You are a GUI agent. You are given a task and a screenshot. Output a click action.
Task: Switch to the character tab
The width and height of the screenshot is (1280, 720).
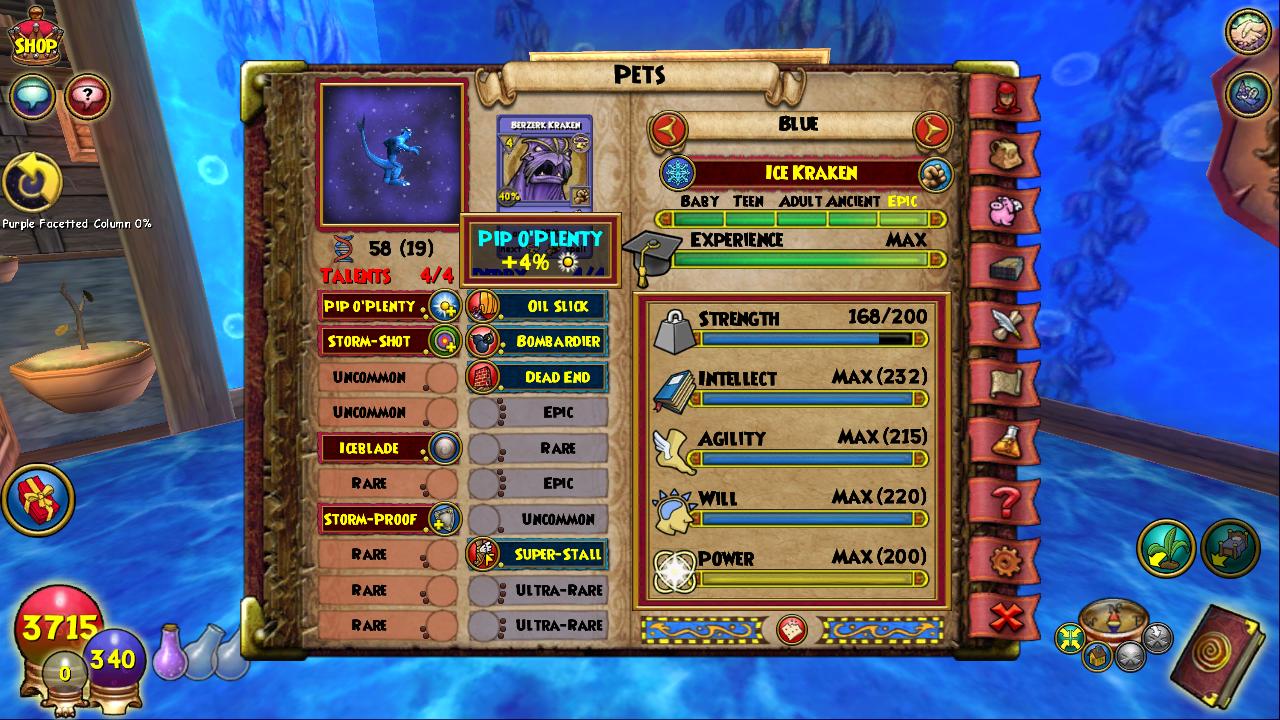[1005, 96]
